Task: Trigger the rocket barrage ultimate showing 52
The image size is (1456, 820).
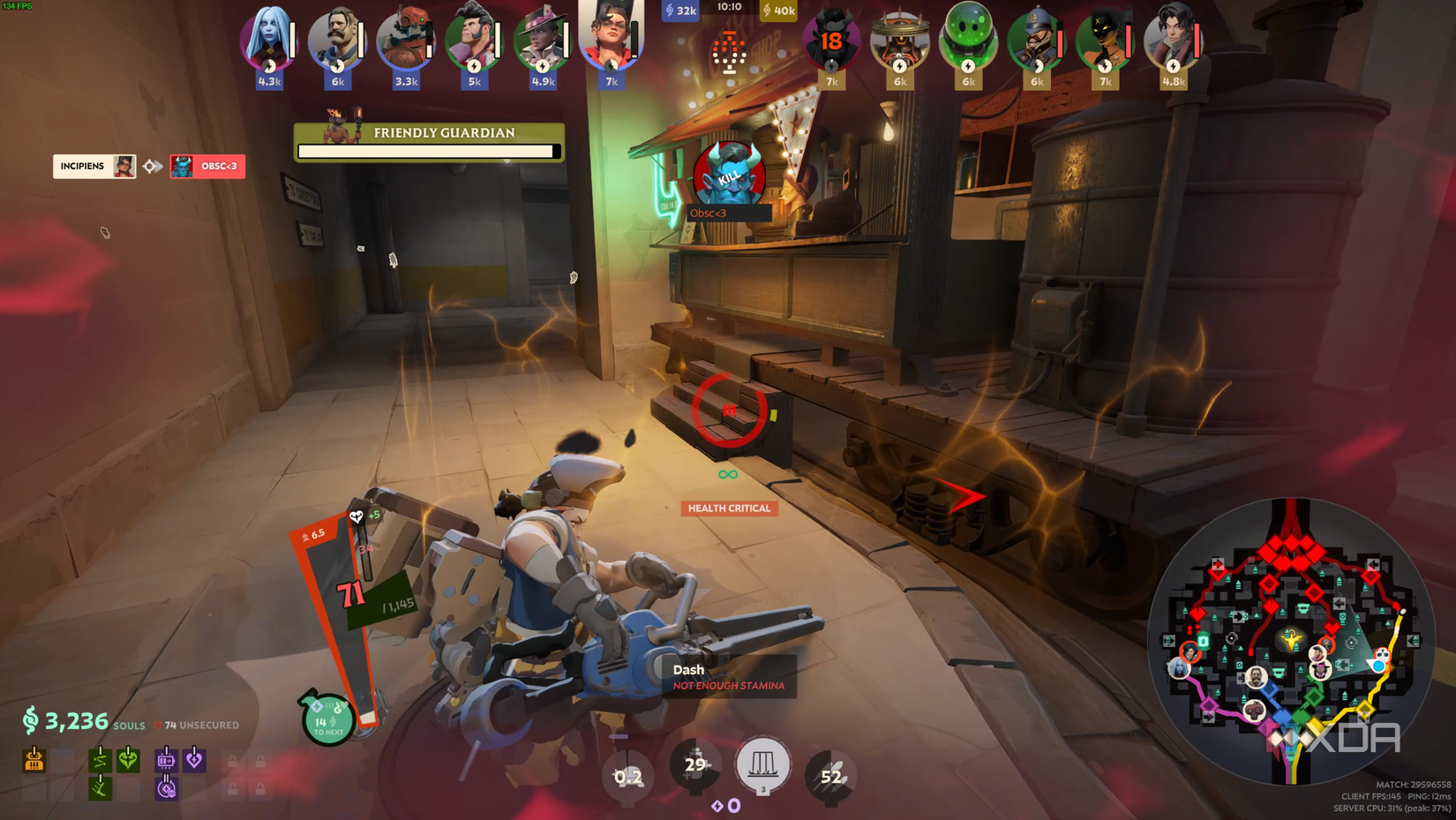Action: tap(829, 774)
